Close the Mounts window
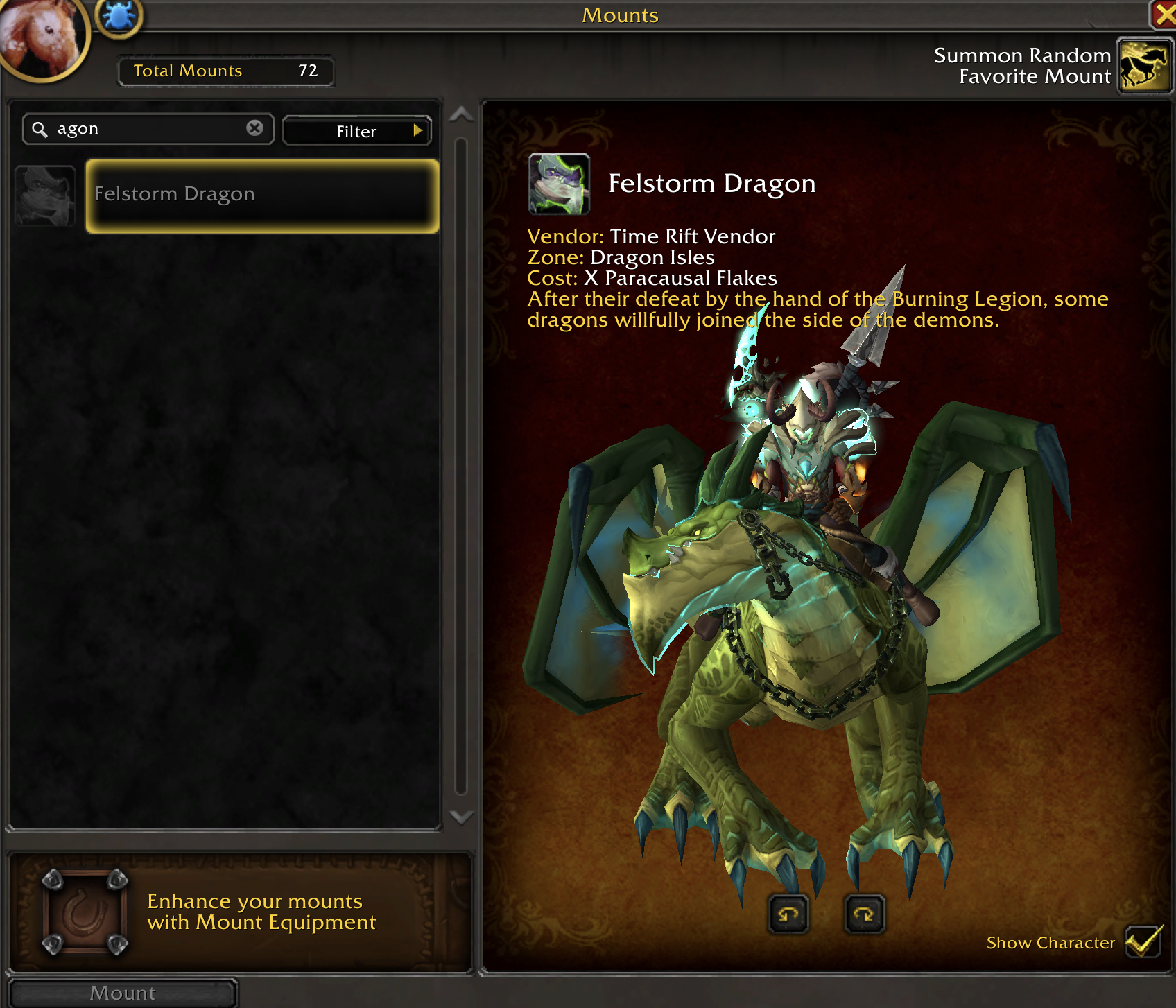 pos(1164,14)
